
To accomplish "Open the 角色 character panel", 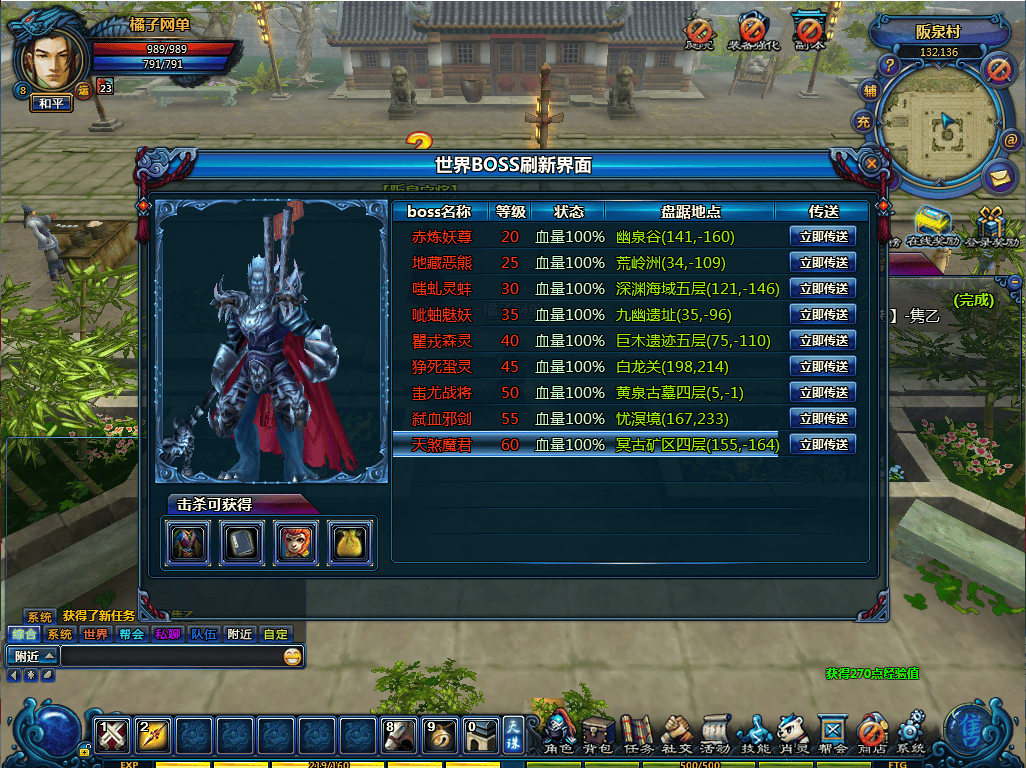I will [x=558, y=734].
